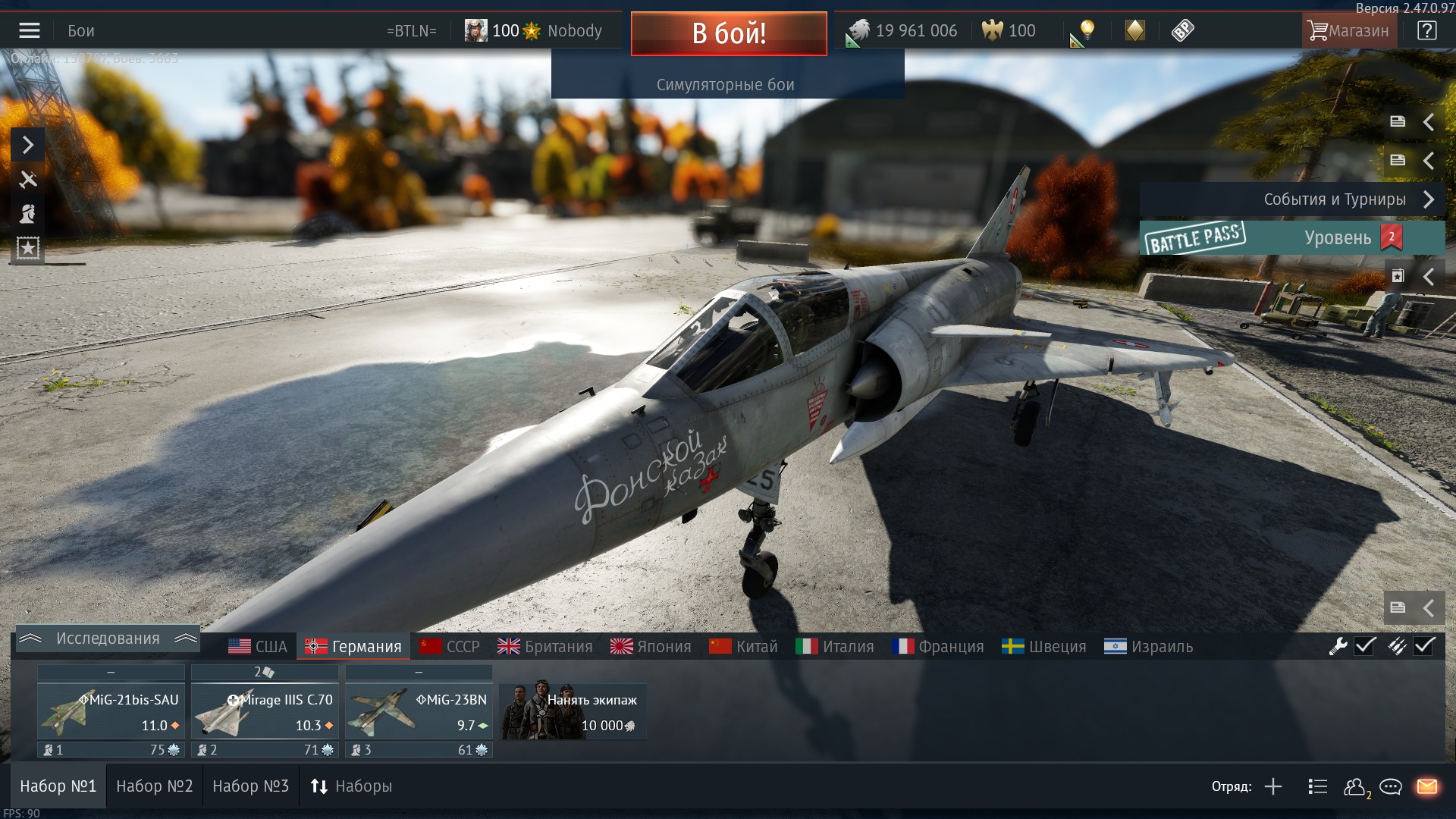The height and width of the screenshot is (819, 1456).
Task: Switch to Набор №2 preset
Action: click(155, 786)
